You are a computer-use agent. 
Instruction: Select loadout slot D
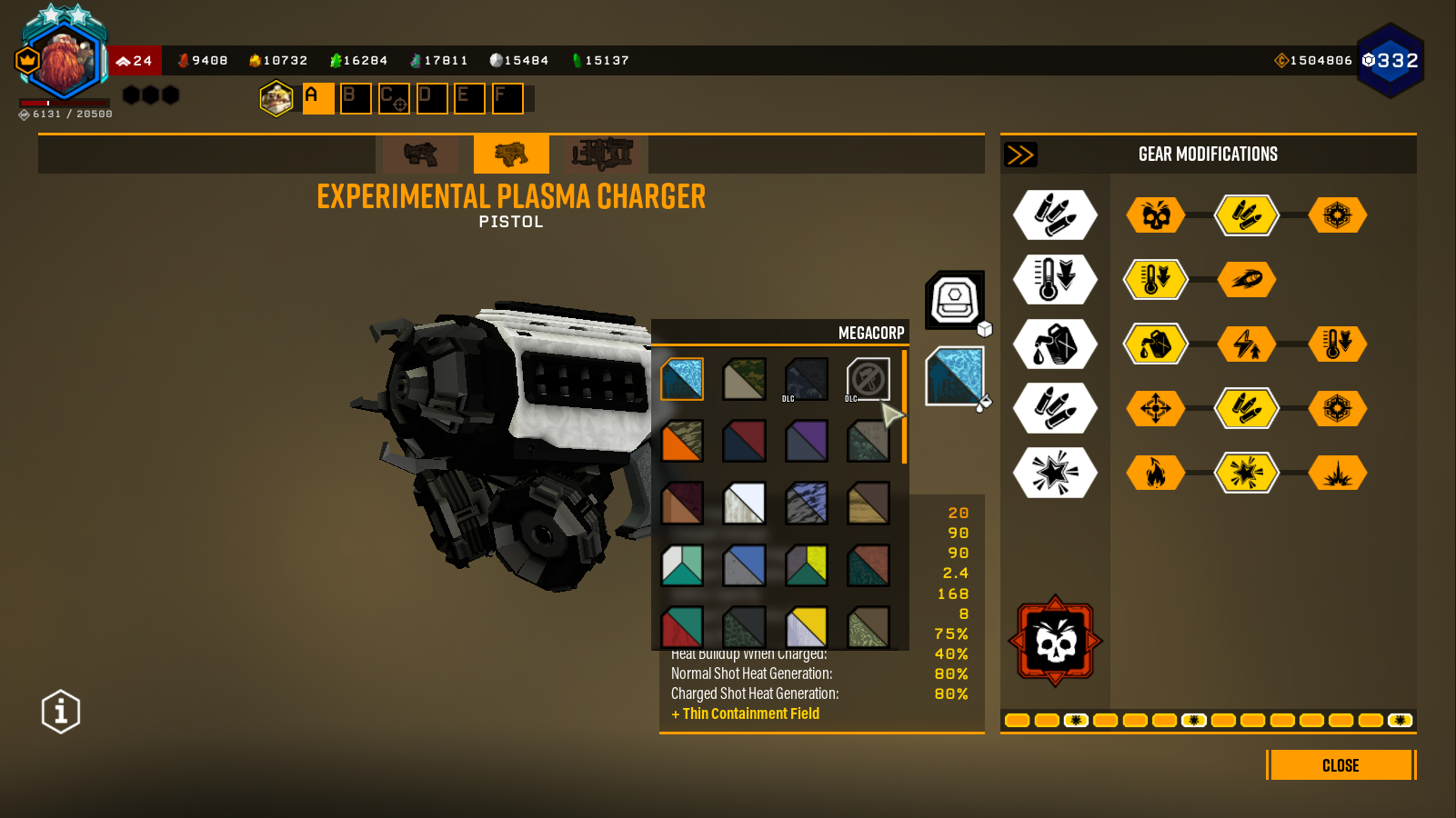pyautogui.click(x=432, y=98)
